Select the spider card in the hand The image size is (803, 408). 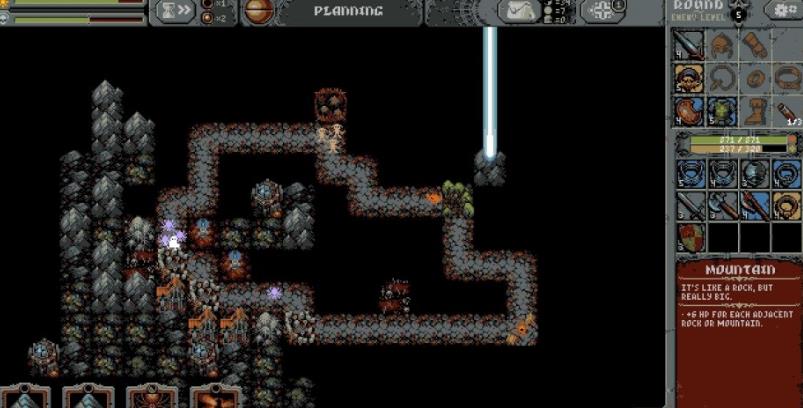coord(148,397)
